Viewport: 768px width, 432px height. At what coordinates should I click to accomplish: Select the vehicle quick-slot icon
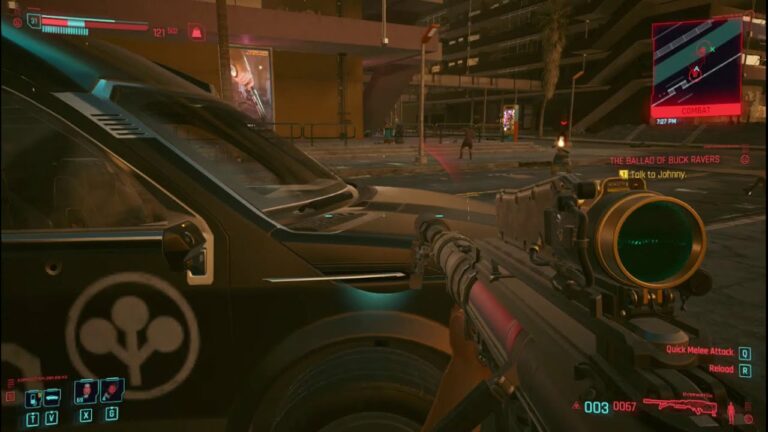(51, 396)
